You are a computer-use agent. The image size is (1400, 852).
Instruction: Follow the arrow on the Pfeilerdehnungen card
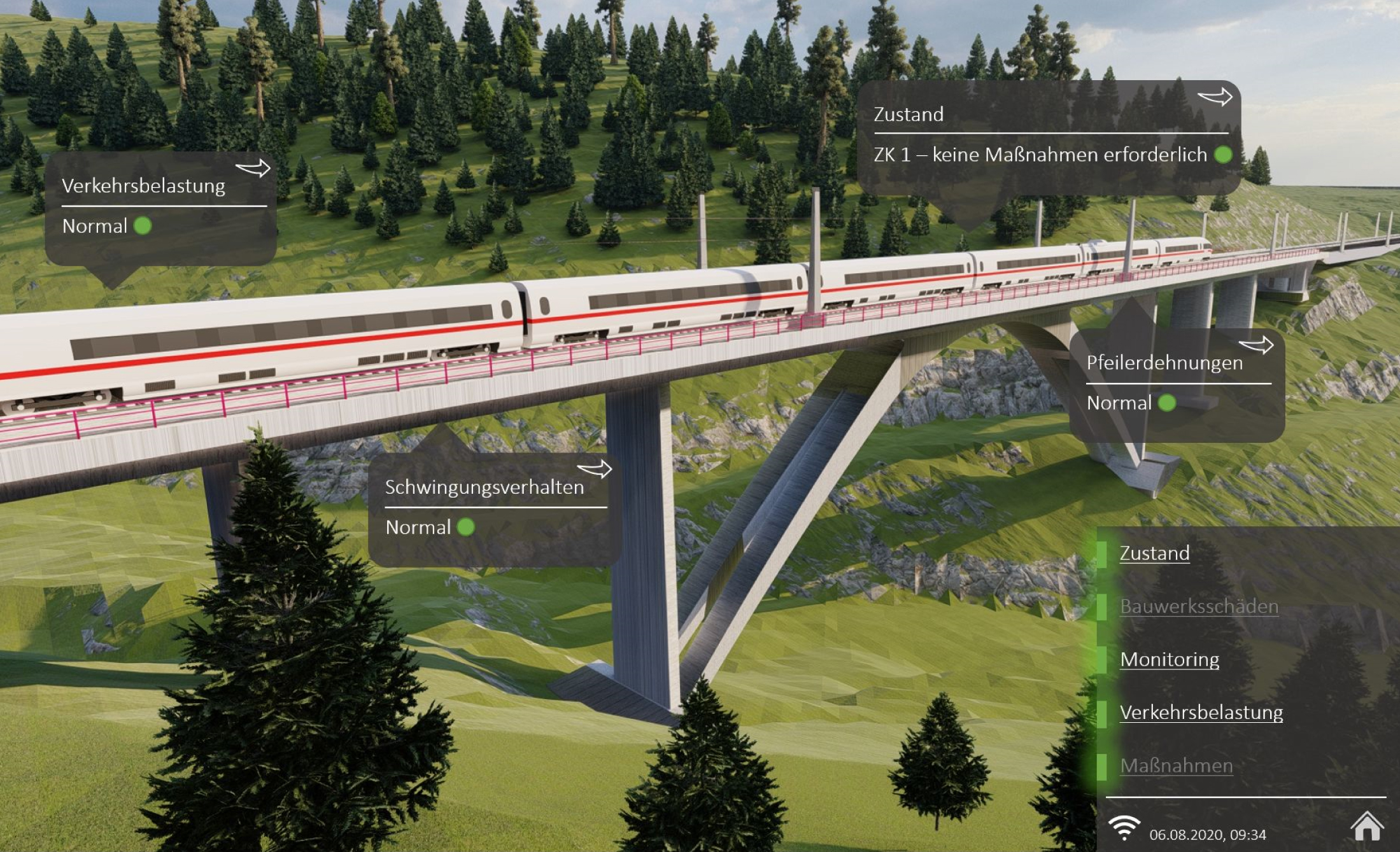click(1255, 346)
